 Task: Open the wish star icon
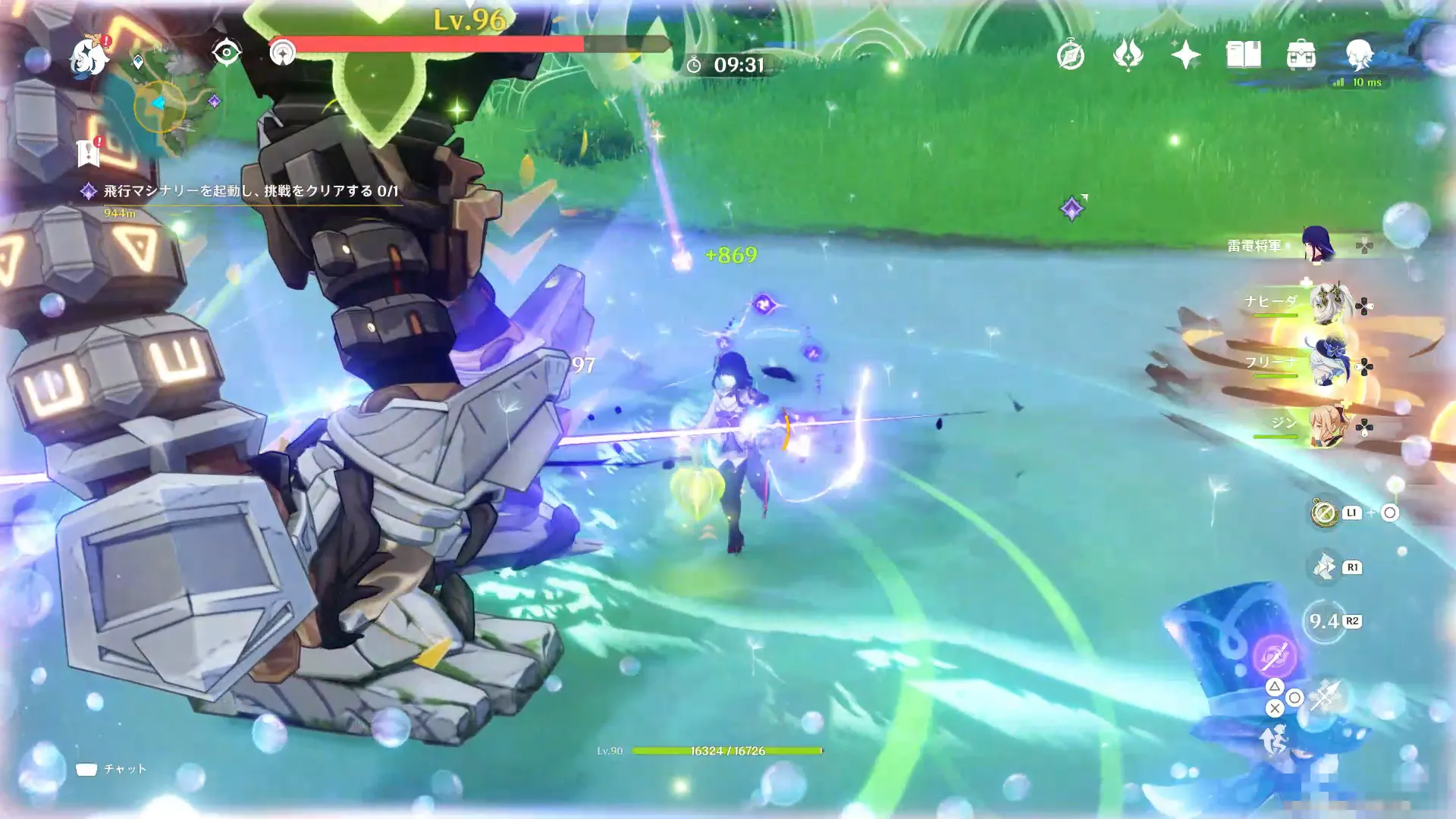(1185, 55)
